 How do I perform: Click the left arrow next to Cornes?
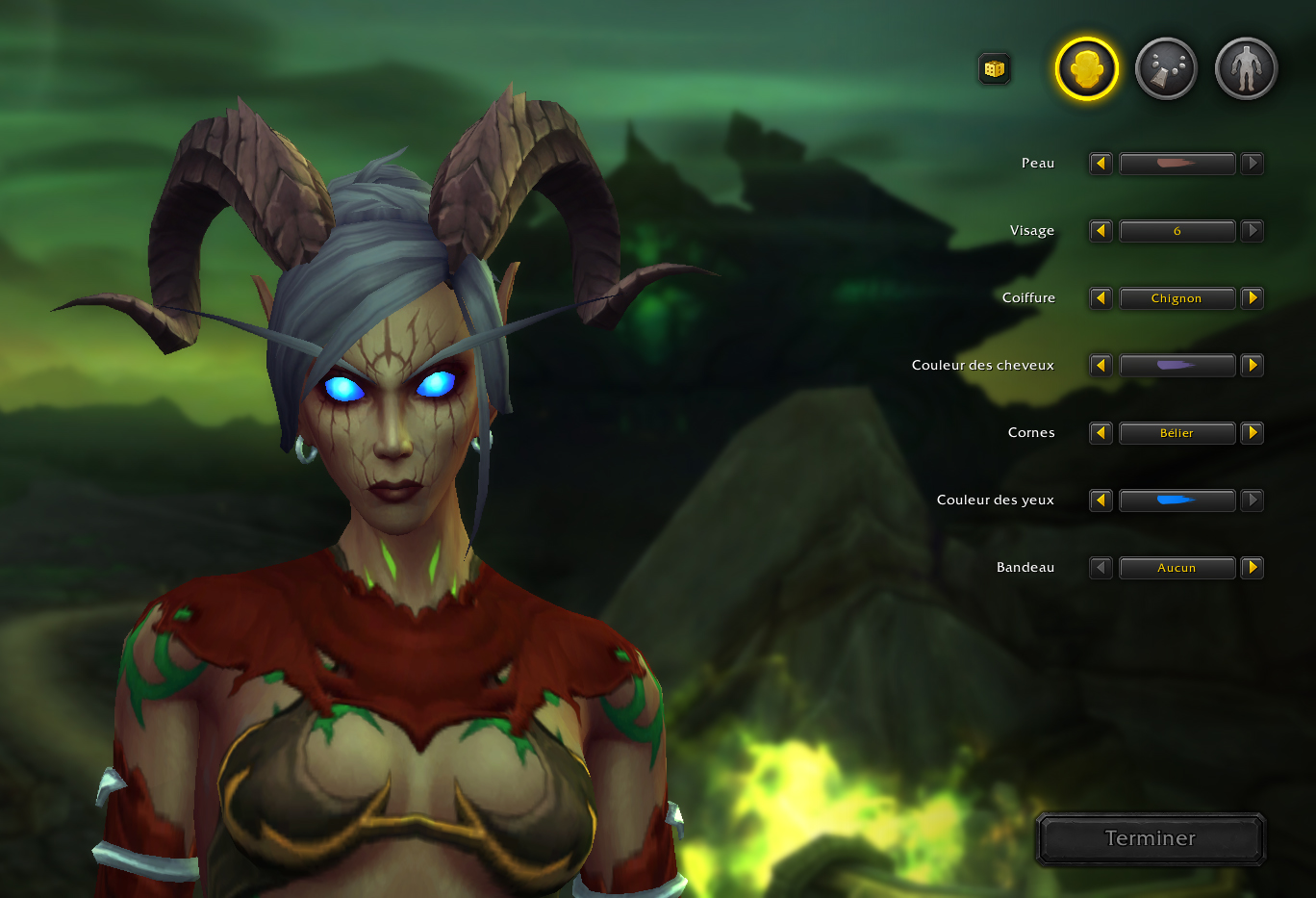tap(1101, 432)
